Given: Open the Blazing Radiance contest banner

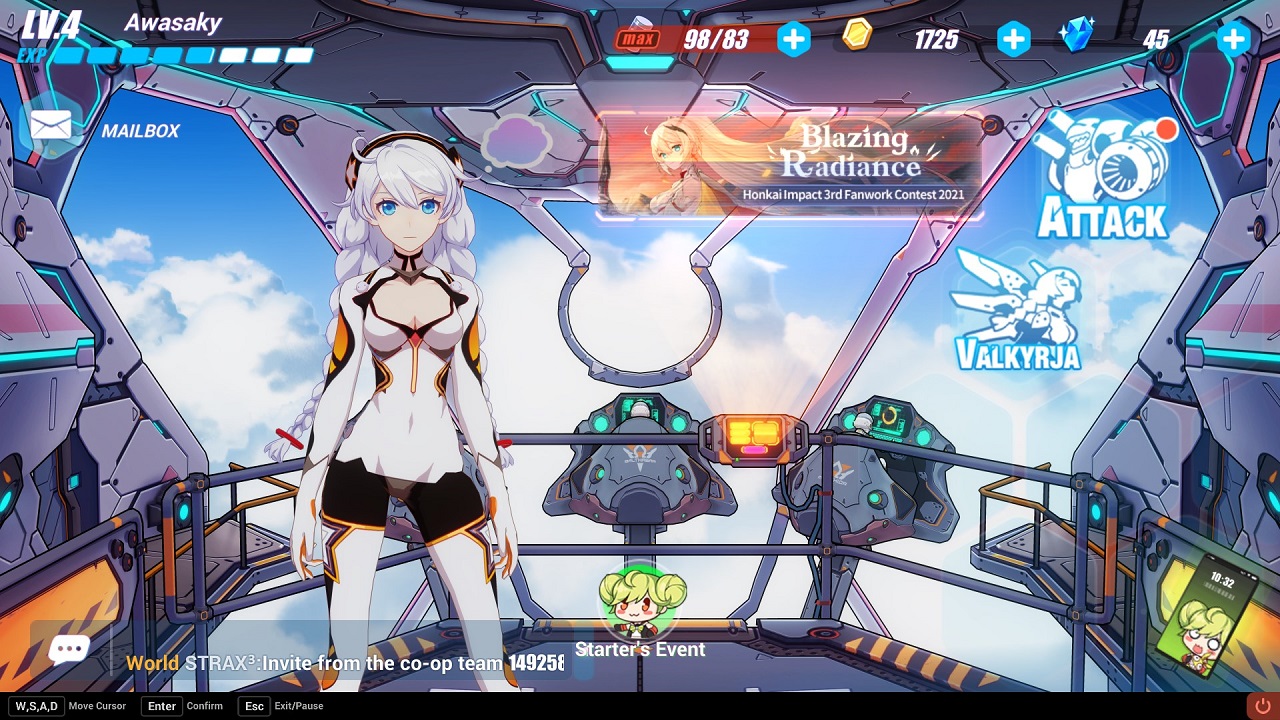Looking at the screenshot, I should [790, 166].
